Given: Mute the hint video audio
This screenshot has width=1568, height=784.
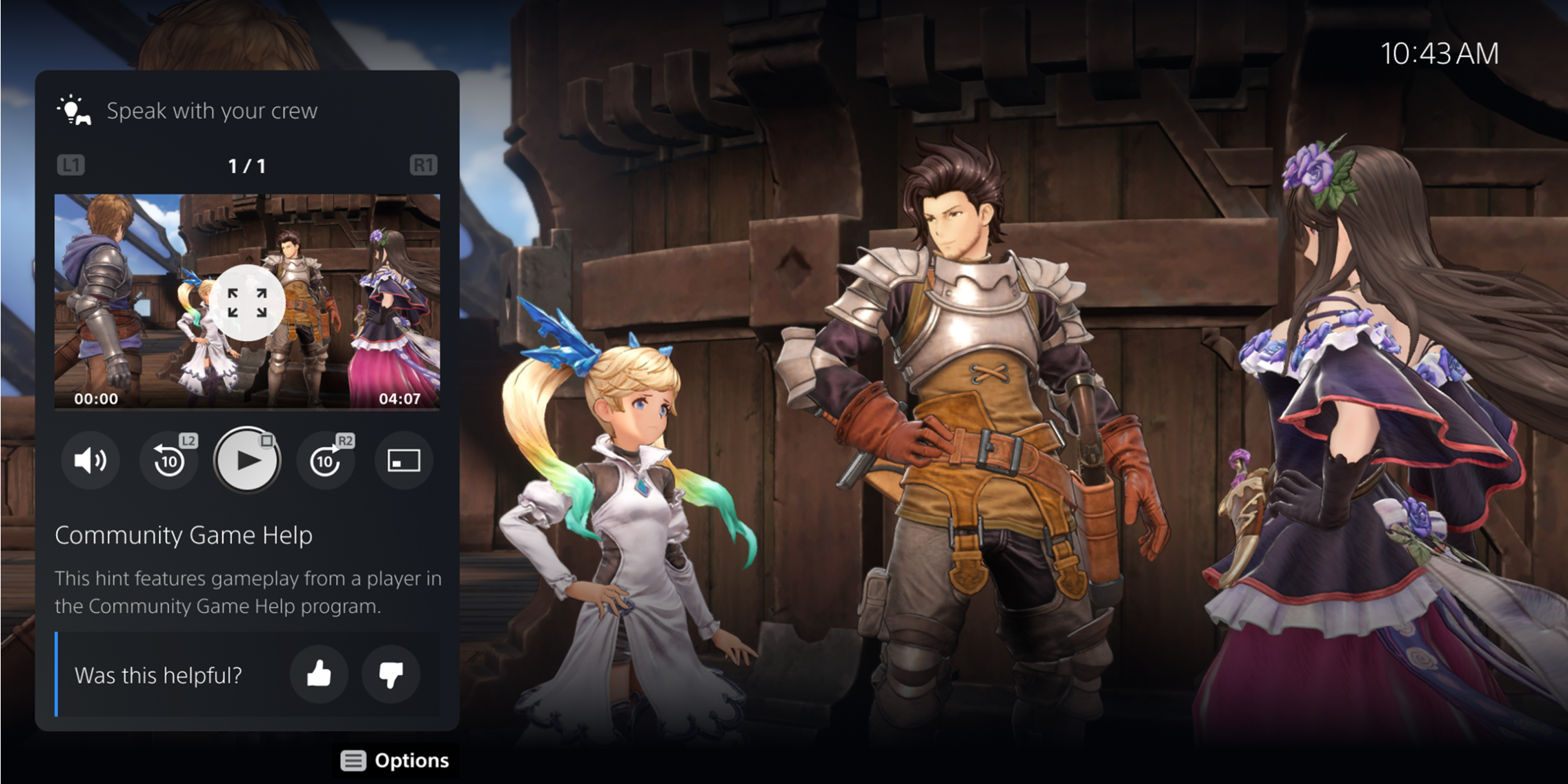Looking at the screenshot, I should [90, 461].
